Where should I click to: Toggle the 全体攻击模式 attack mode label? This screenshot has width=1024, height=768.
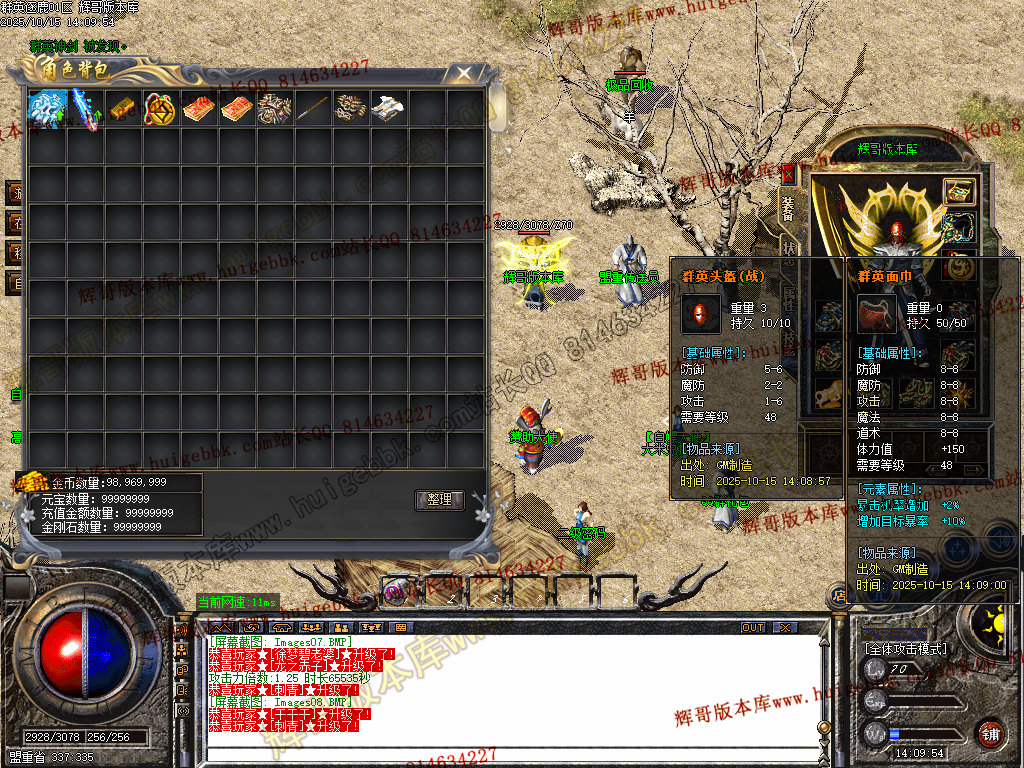coord(906,649)
